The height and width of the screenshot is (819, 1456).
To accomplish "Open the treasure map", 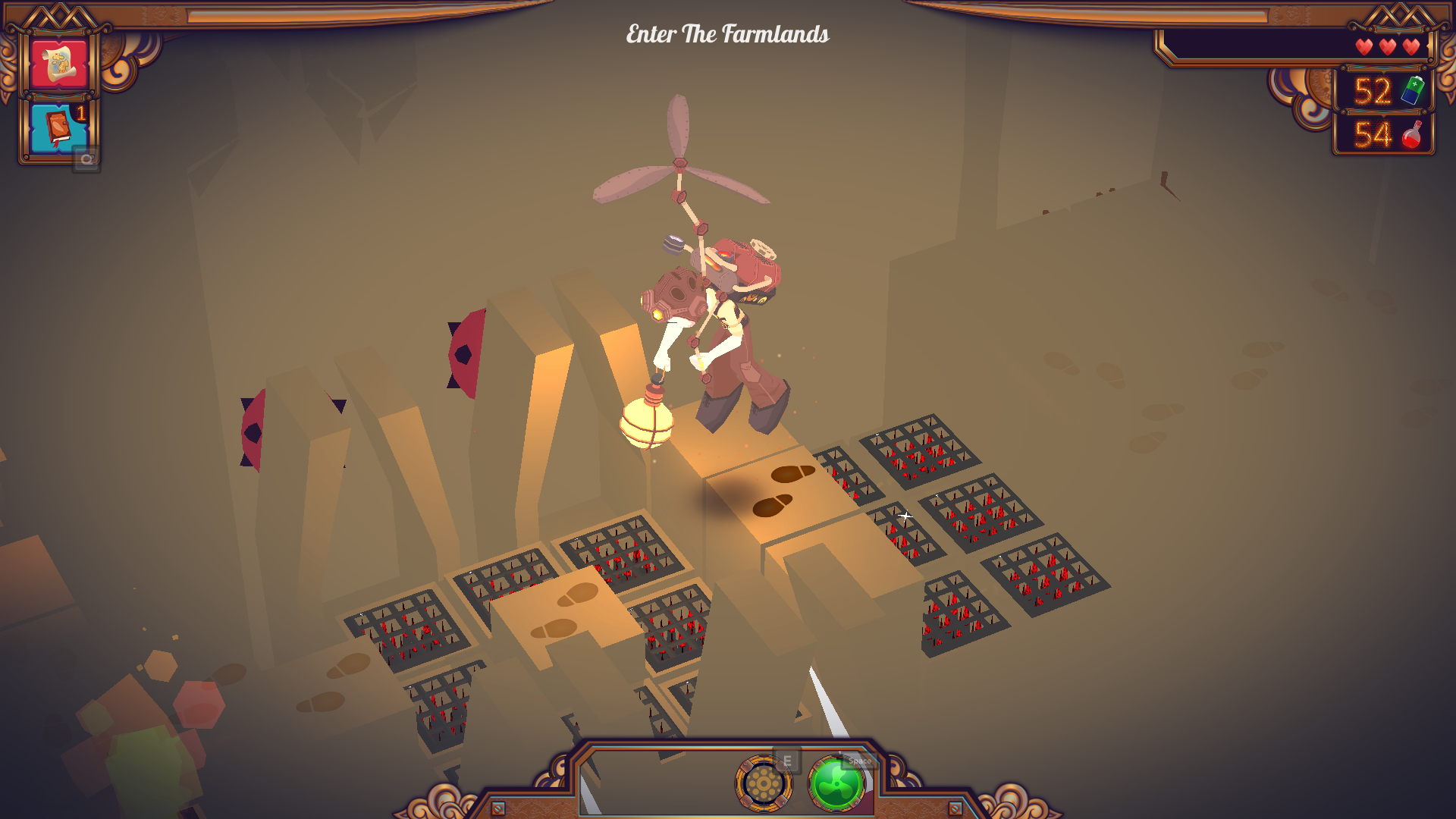I will [59, 63].
